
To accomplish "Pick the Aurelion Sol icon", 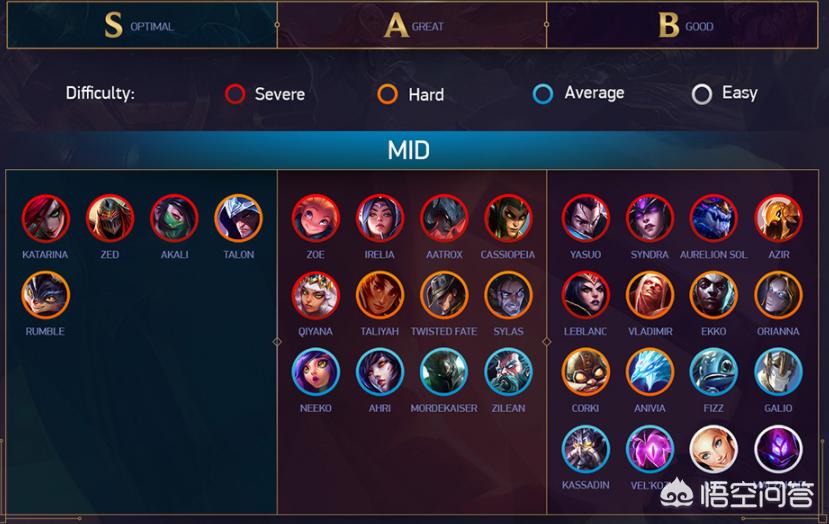I will tap(713, 218).
